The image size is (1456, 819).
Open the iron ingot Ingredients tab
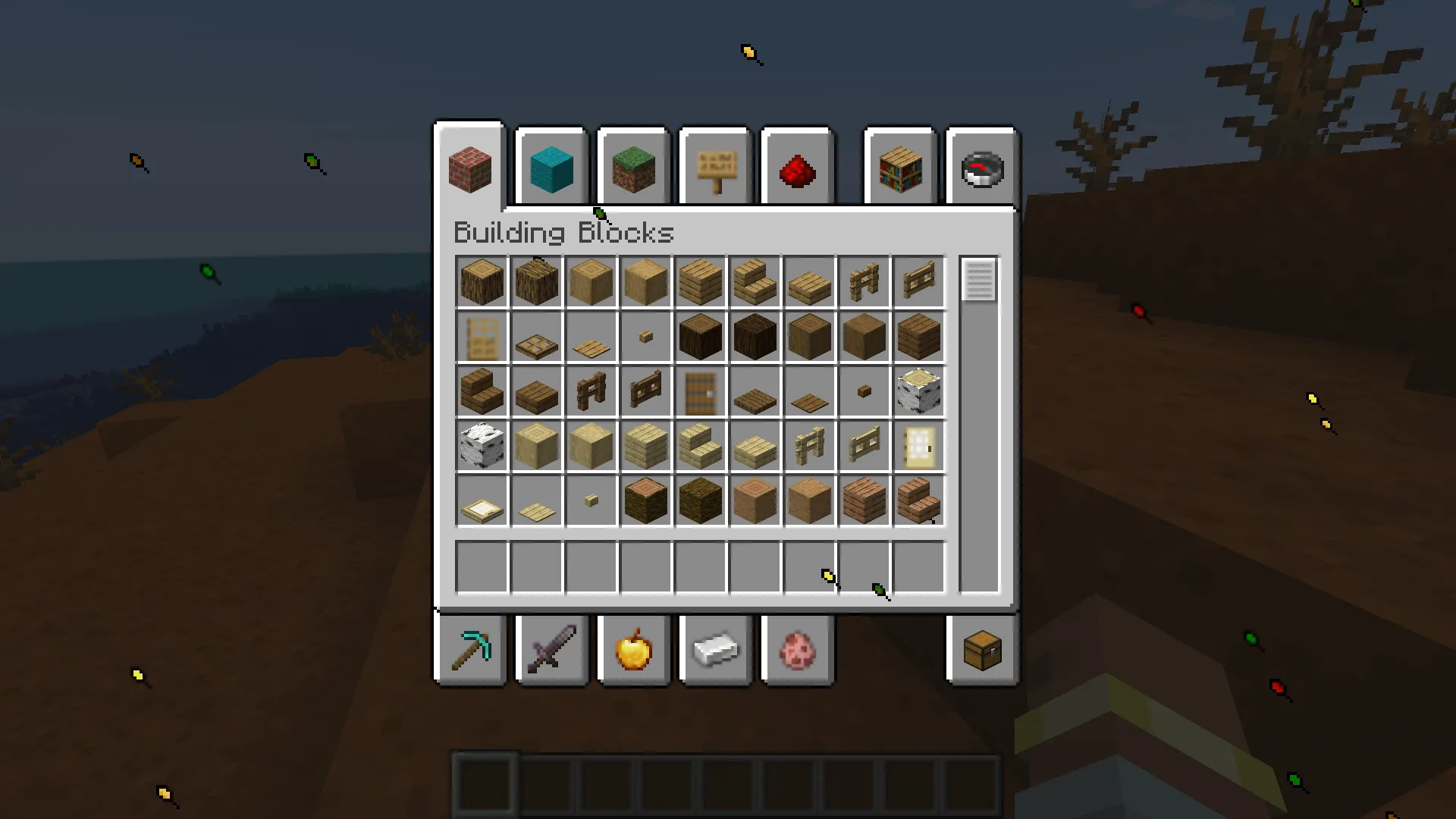[715, 650]
